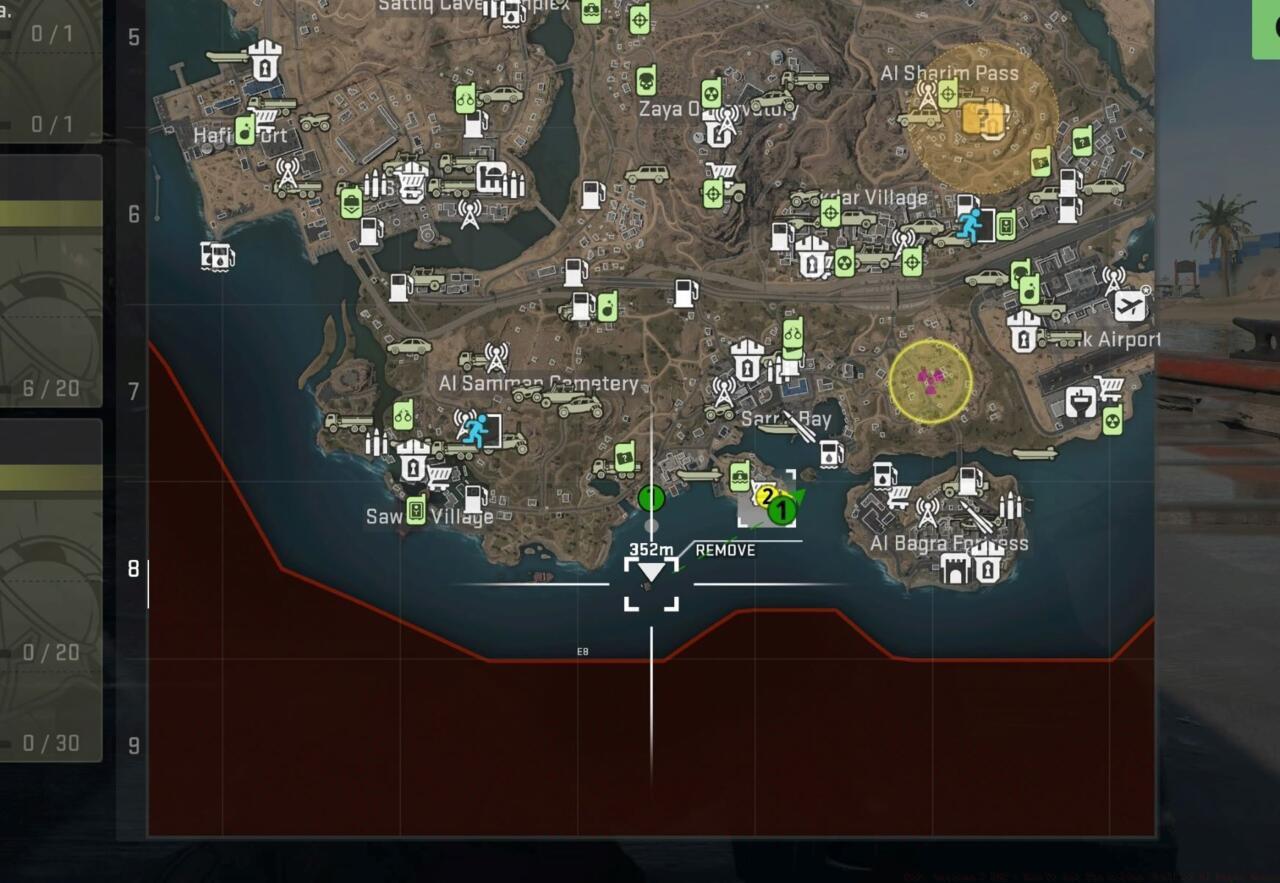Select the crosshair contract icon at Al Sharim Pass
1280x883 pixels.
click(947, 94)
